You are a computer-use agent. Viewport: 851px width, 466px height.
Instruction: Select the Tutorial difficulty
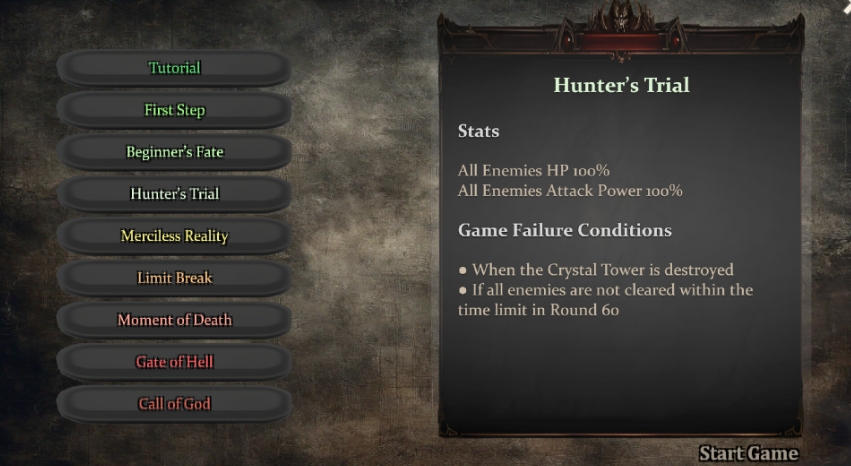(x=175, y=68)
